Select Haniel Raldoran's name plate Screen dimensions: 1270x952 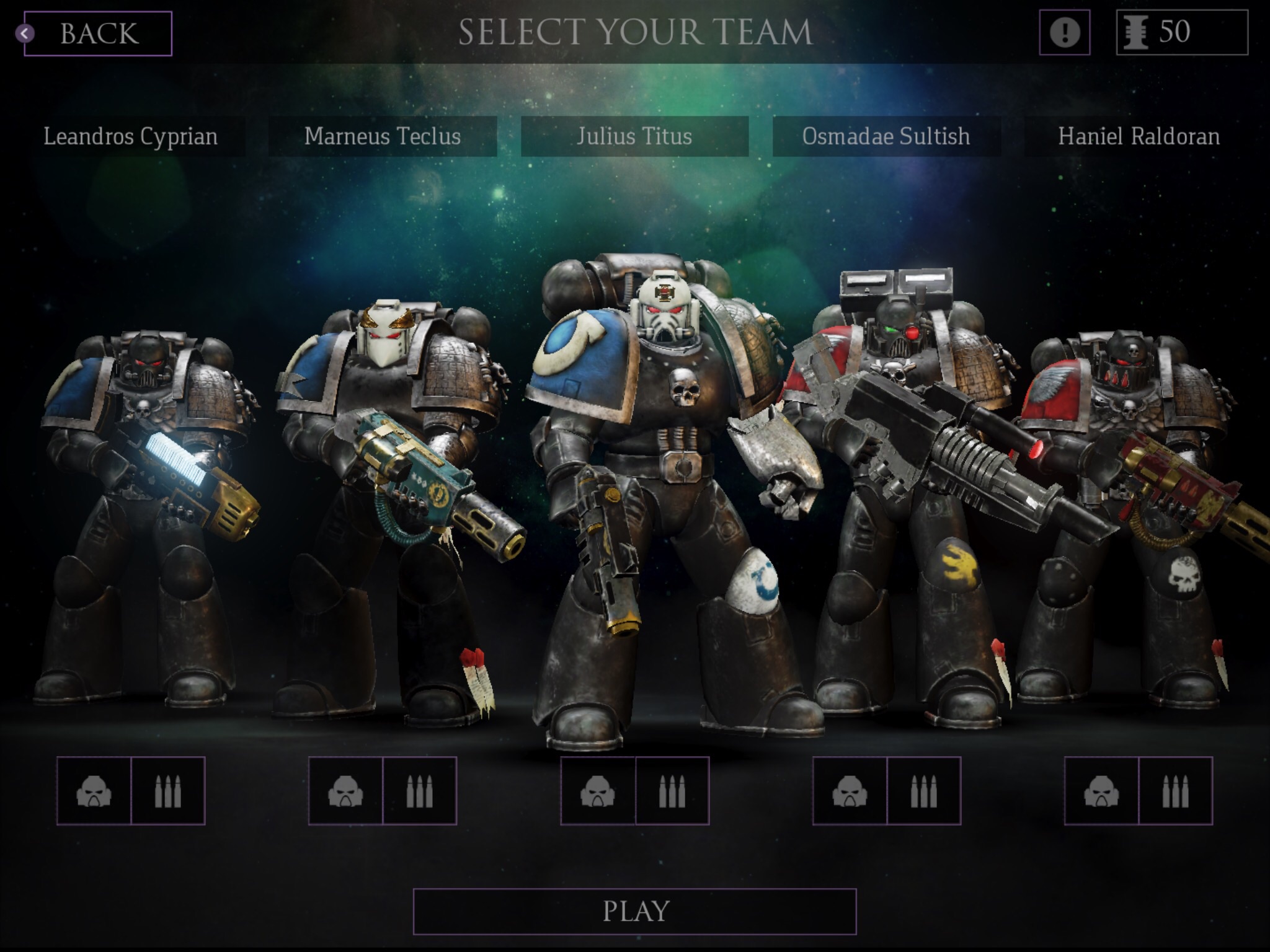[1139, 136]
